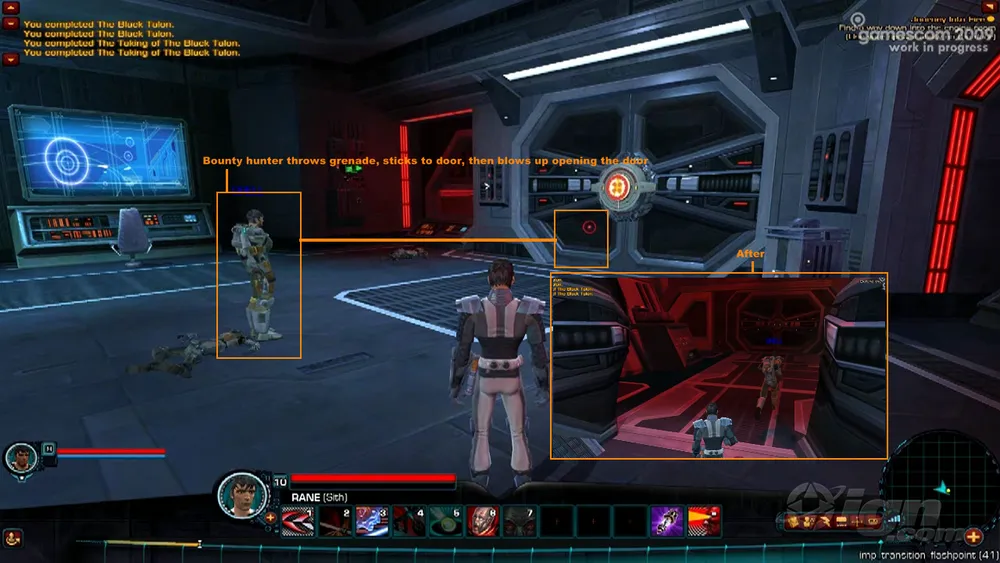This screenshot has height=563, width=1000.
Task: Select the party member portrait
Action: coord(20,458)
